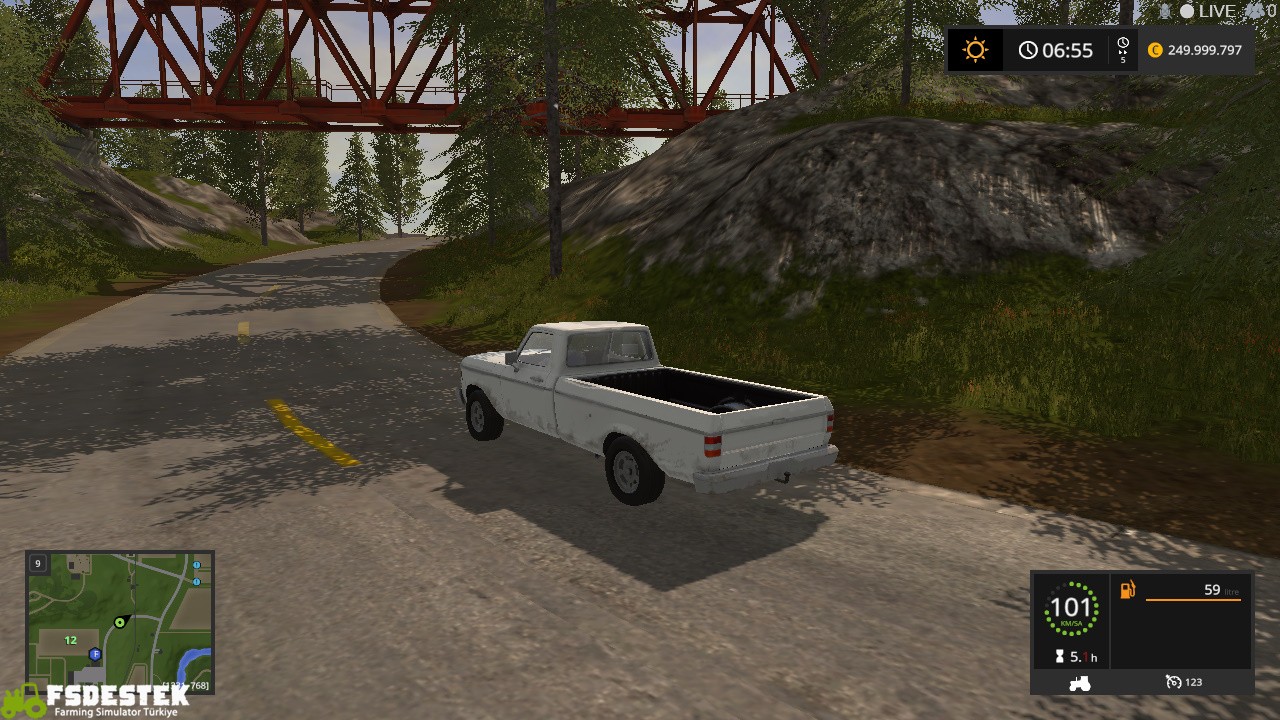Click the orange fuel pump icon
The image size is (1280, 720).
tap(1127, 590)
